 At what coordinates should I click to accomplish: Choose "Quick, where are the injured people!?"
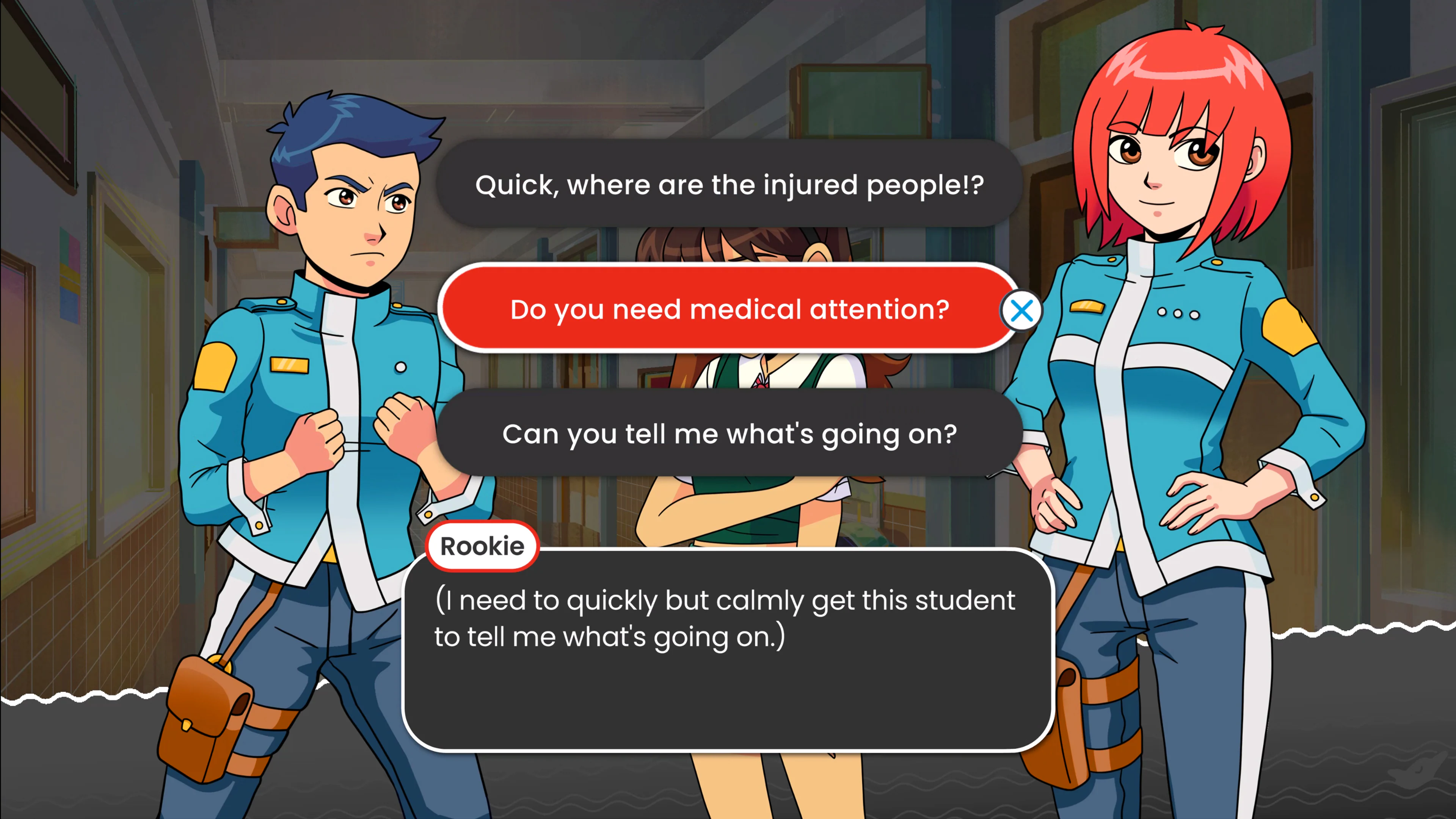(x=729, y=184)
